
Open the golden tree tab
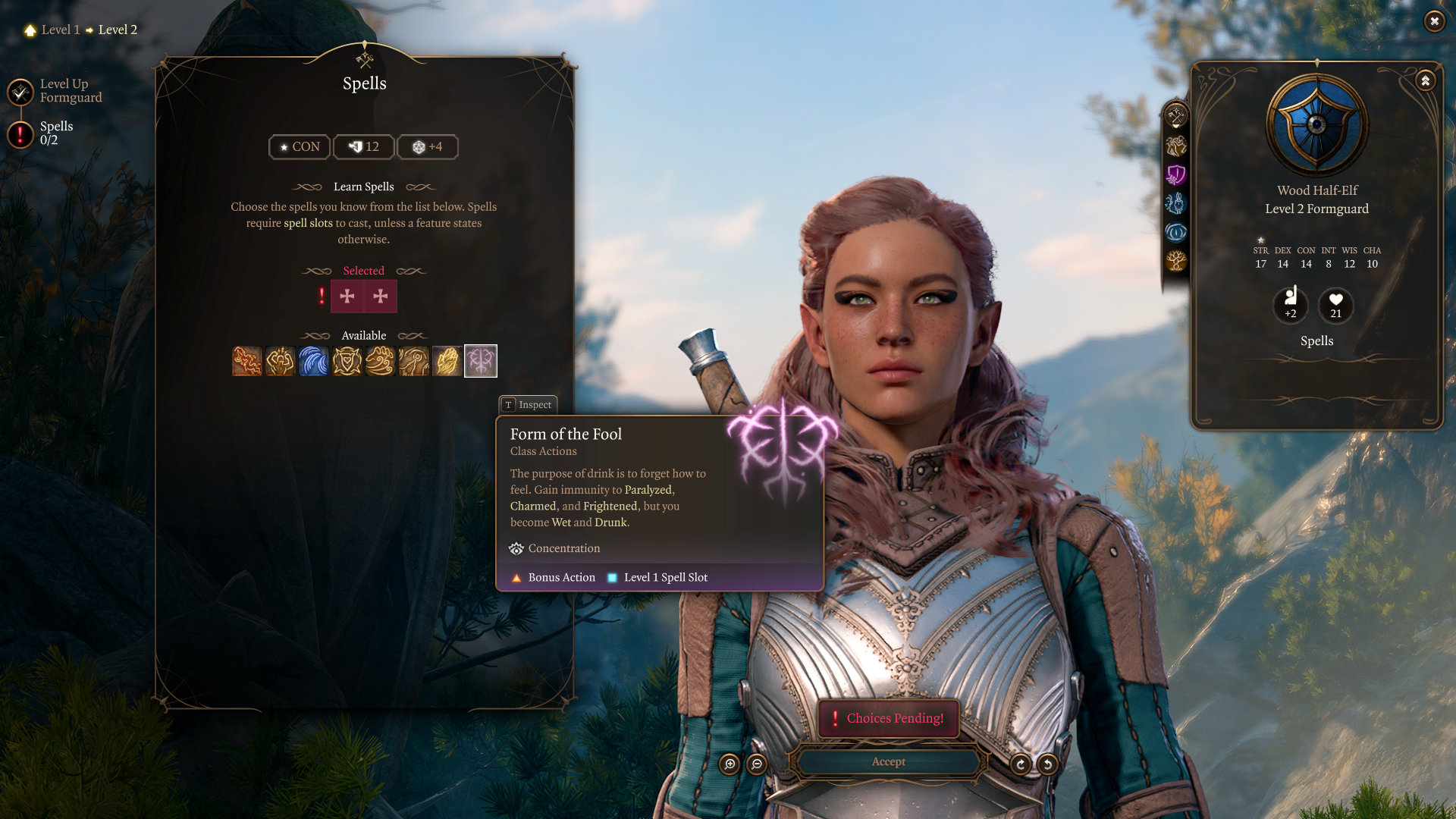1176,261
